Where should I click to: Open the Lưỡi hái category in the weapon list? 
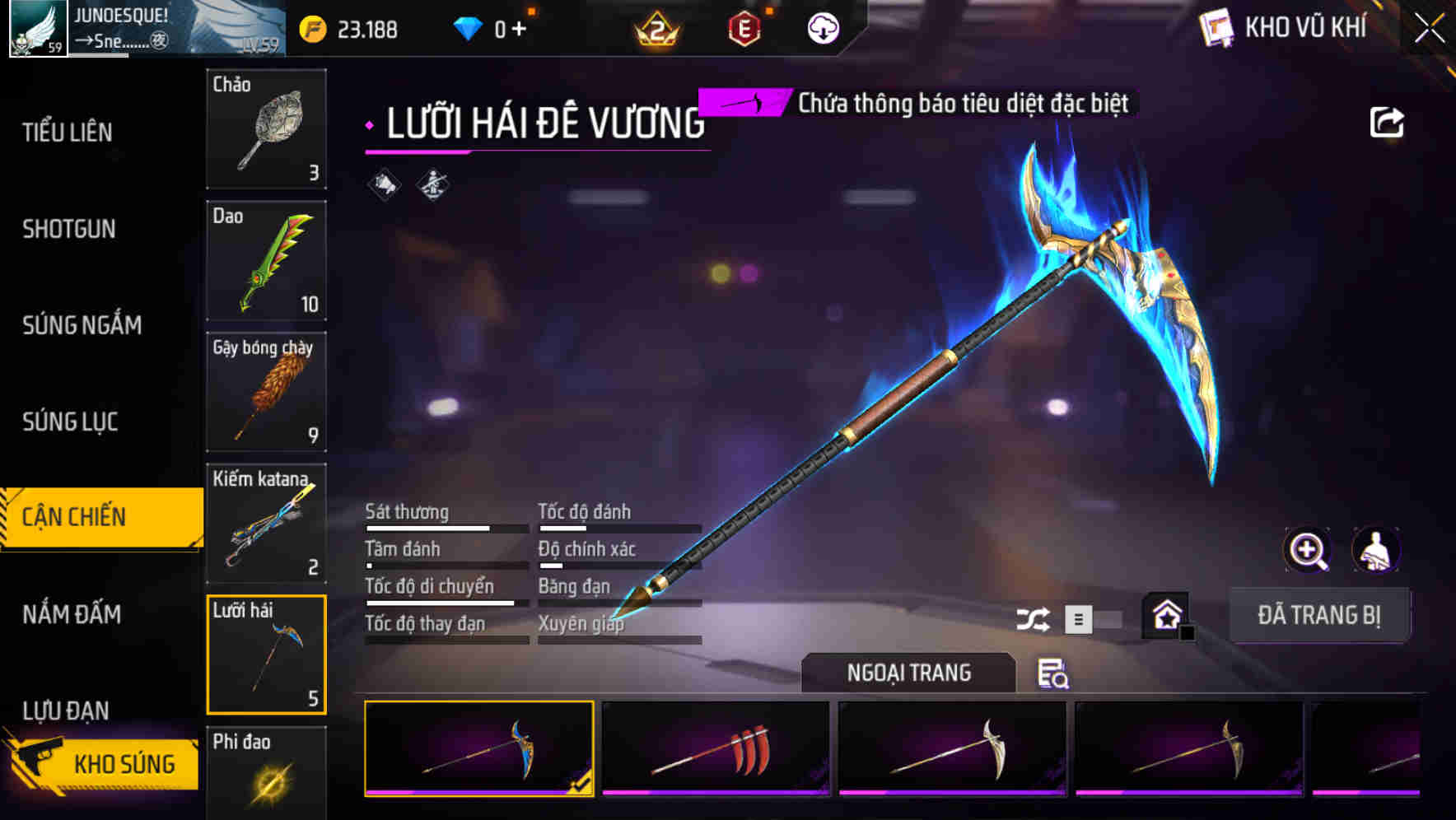tap(266, 655)
